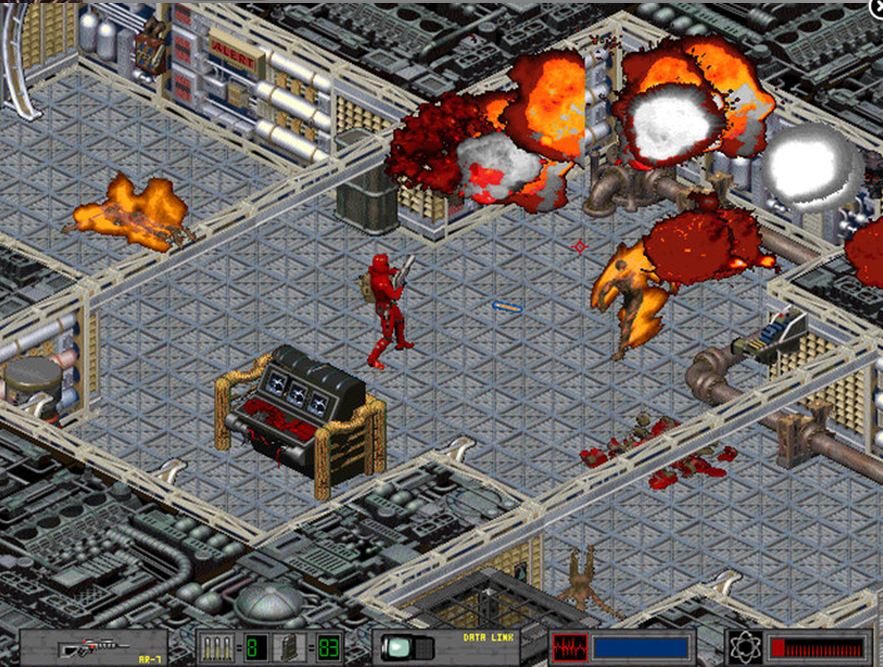Select the AR-7 rifle weapon slot
This screenshot has height=667, width=883.
pos(93,647)
